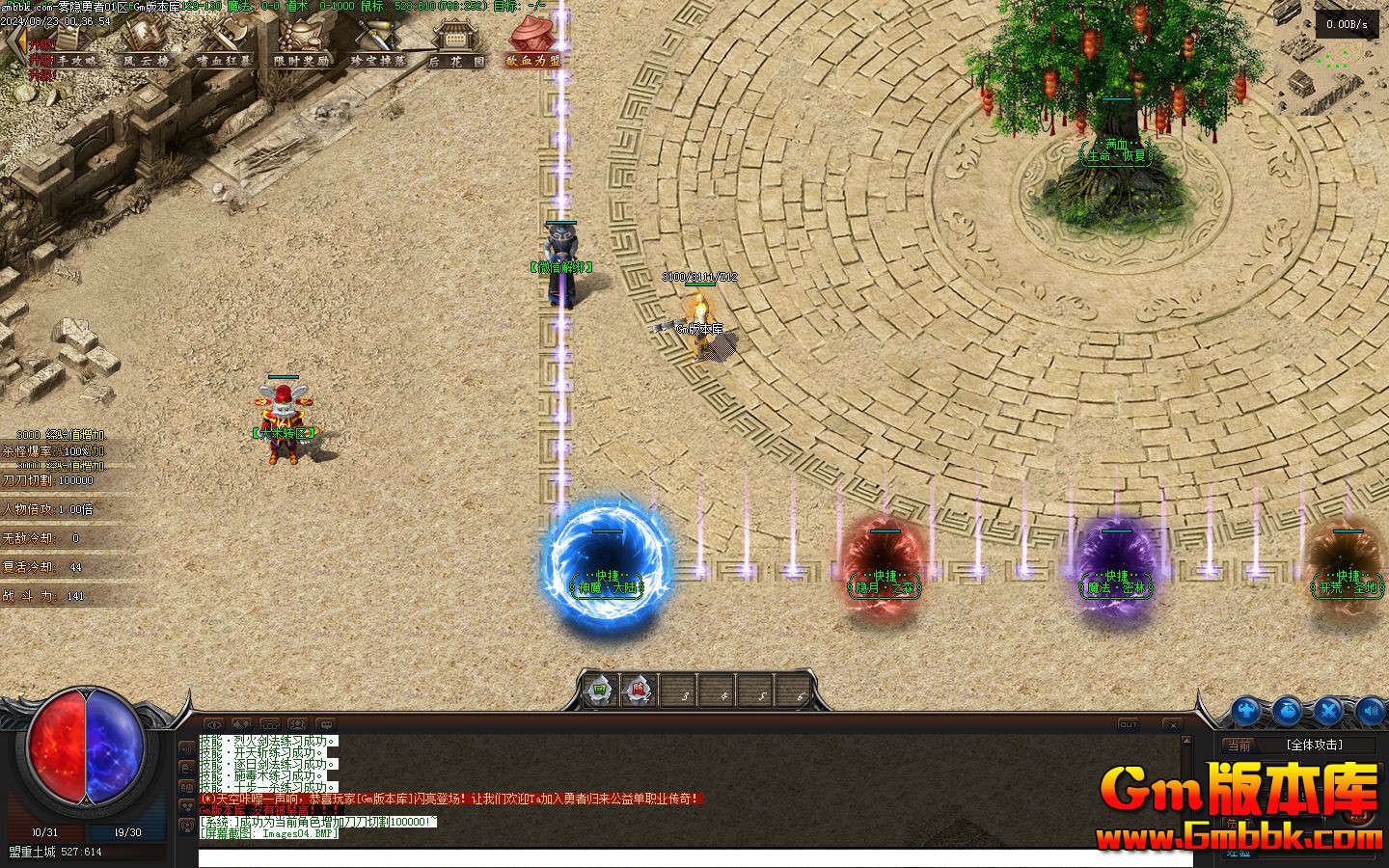This screenshot has width=1389, height=868.
Task: Use the first hotbar slot with the green scroll
Action: (x=600, y=691)
